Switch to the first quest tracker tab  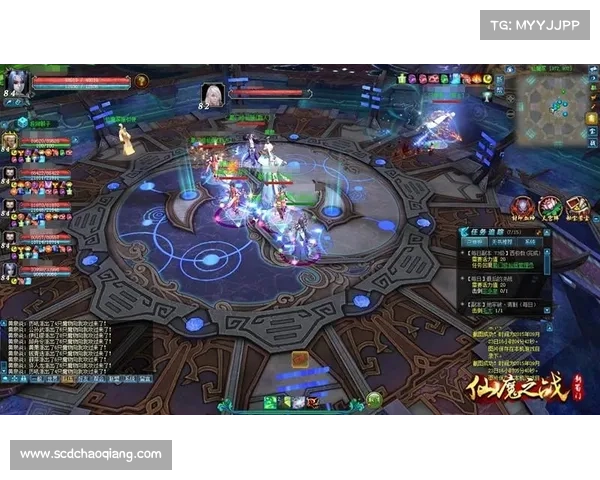(475, 243)
